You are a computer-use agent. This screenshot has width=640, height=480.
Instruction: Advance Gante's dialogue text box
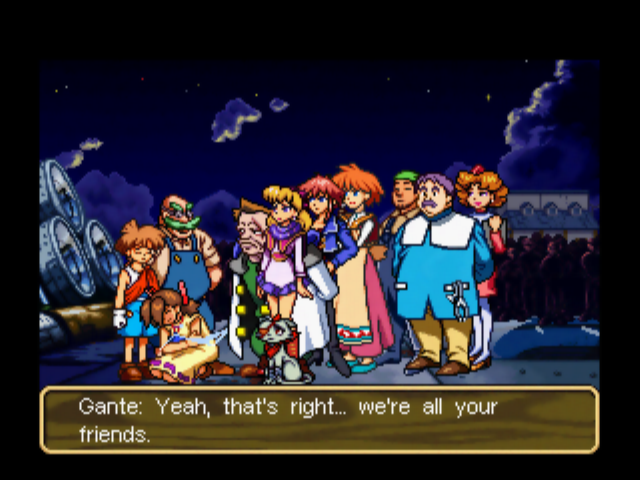click(x=319, y=420)
